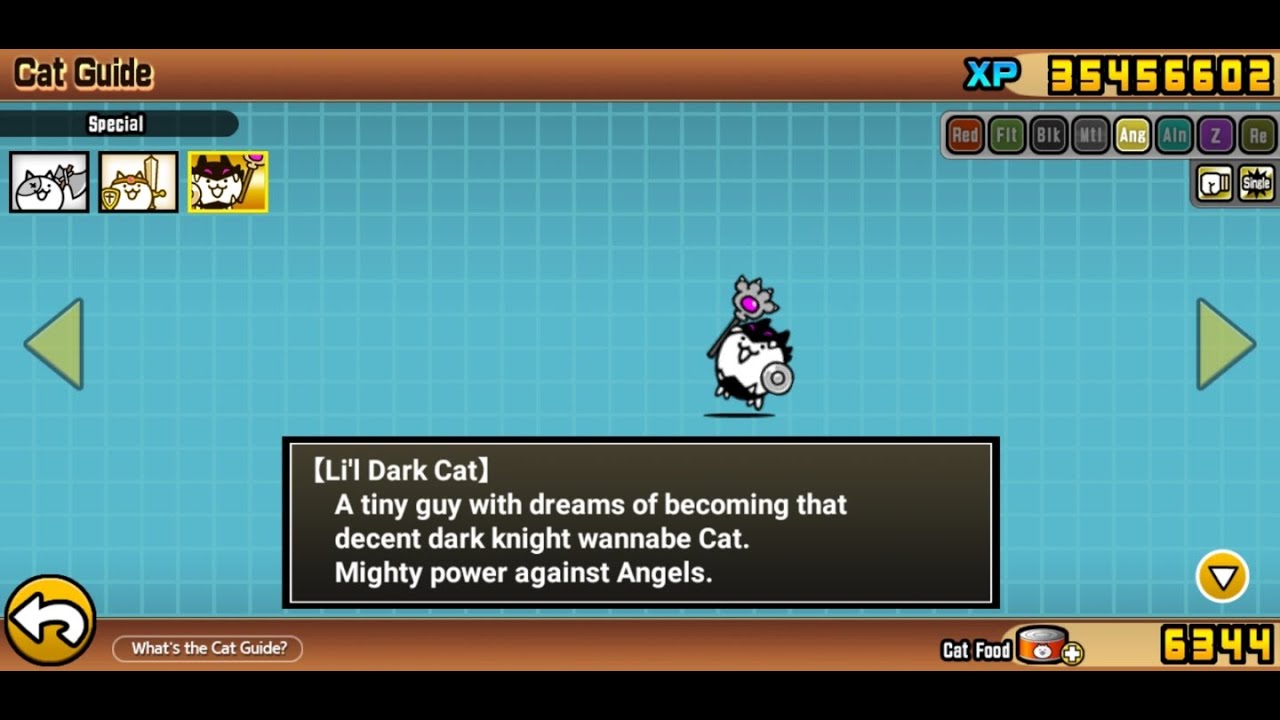Go back with the yellow return arrow
Screen dimensions: 1280x720
pos(50,620)
